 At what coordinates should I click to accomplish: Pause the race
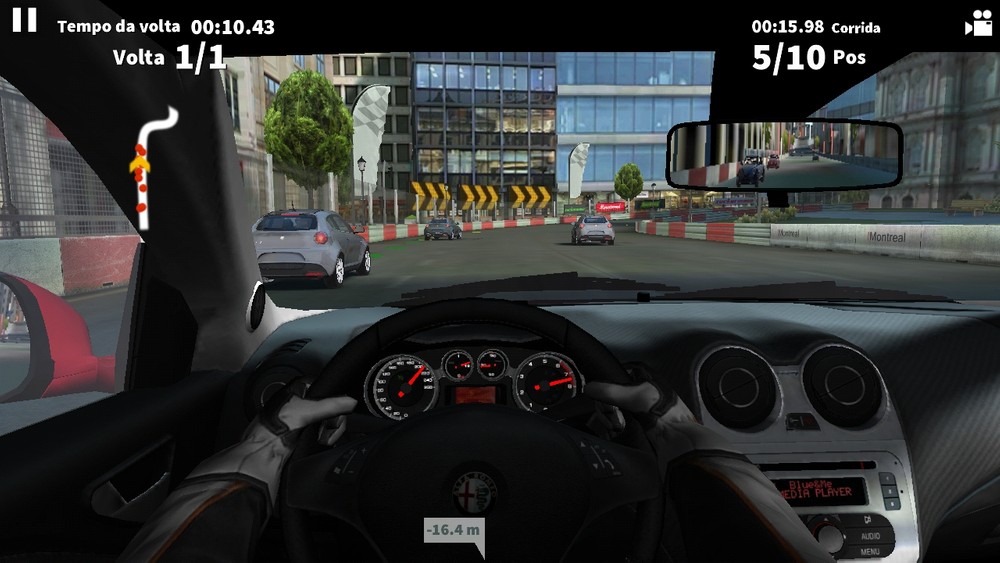click(25, 20)
